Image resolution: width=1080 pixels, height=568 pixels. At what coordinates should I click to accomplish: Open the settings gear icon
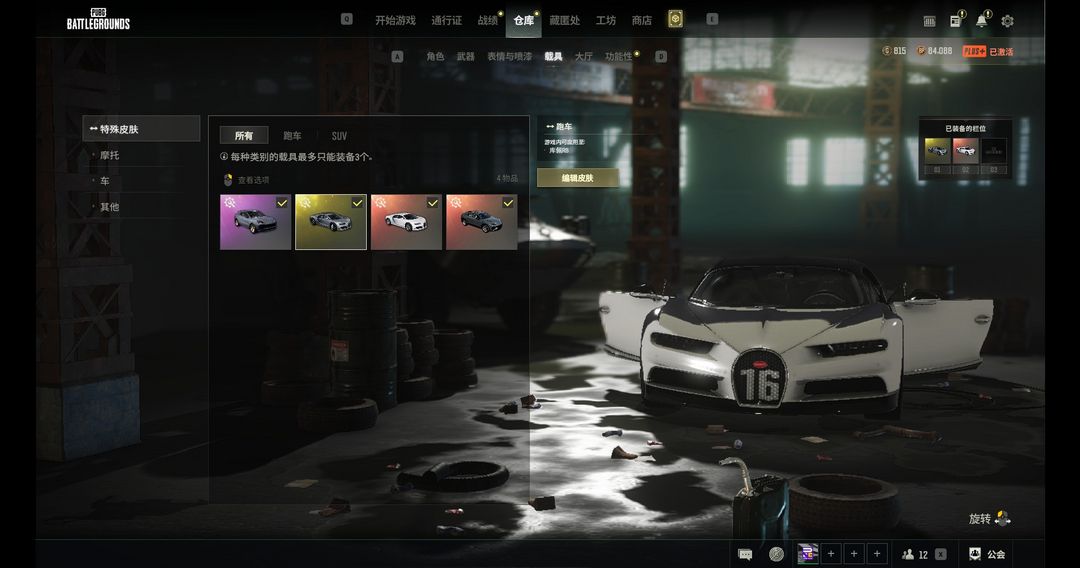(x=1007, y=21)
